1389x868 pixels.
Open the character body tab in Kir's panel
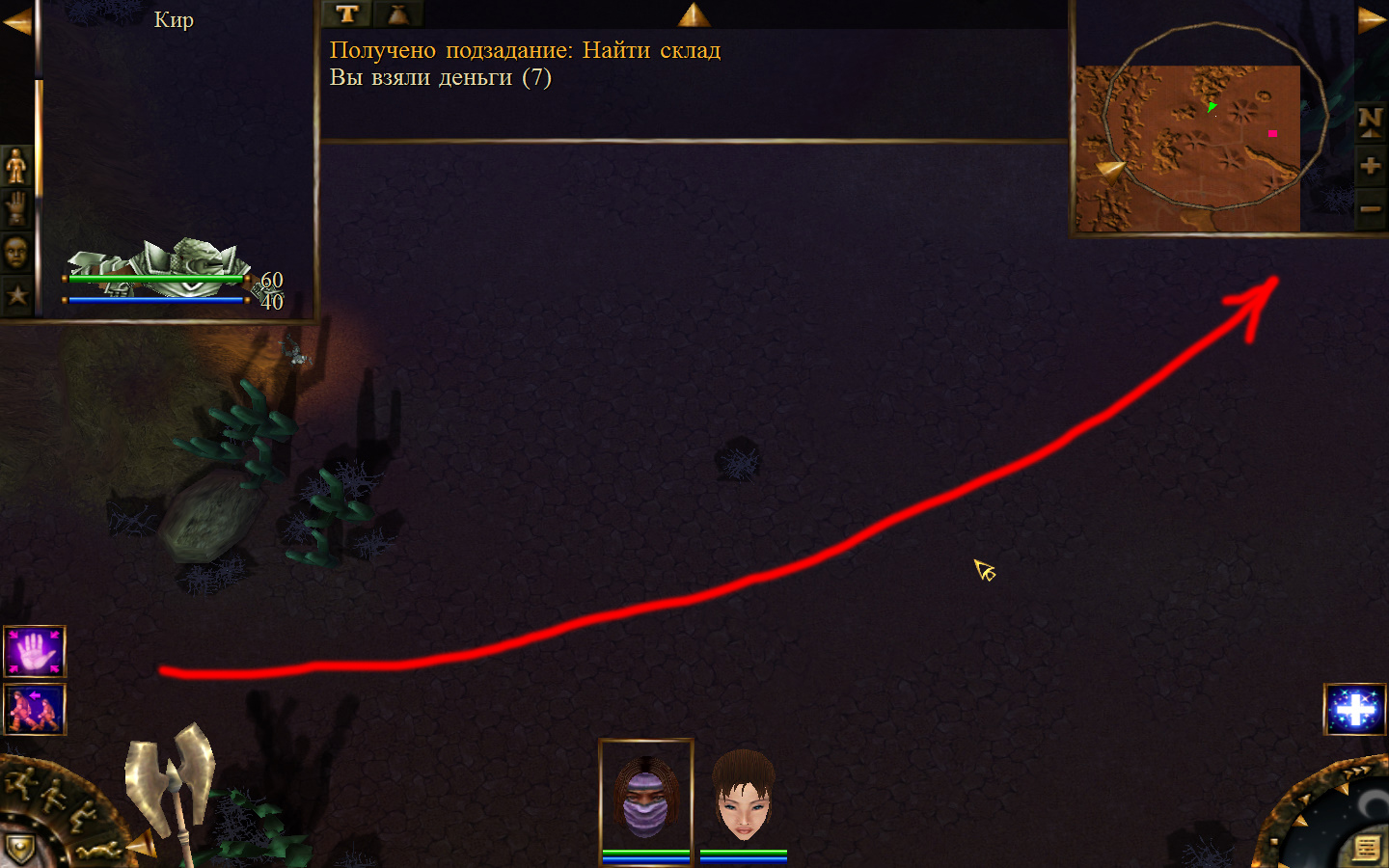tap(16, 166)
